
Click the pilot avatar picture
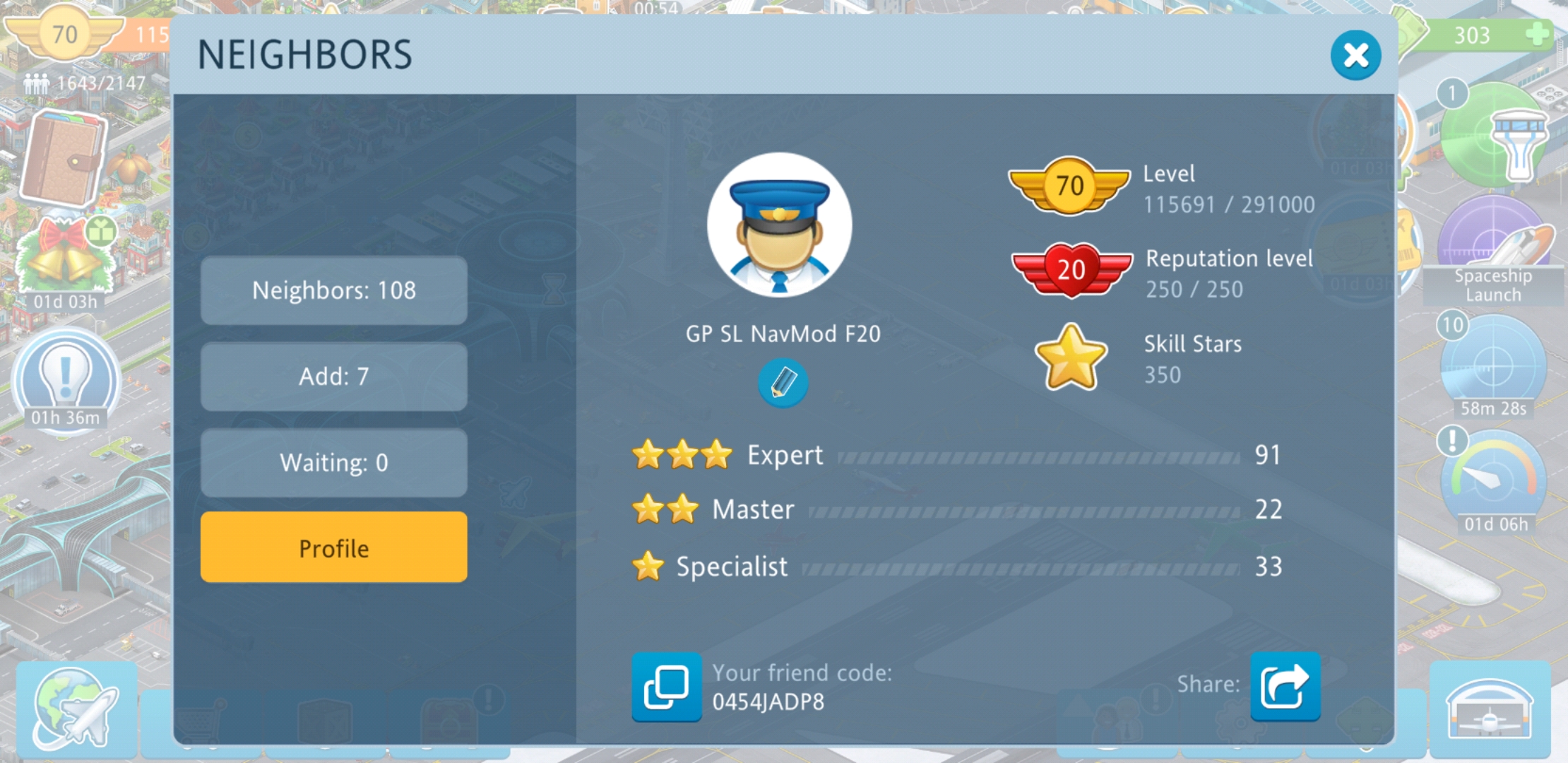pos(779,225)
